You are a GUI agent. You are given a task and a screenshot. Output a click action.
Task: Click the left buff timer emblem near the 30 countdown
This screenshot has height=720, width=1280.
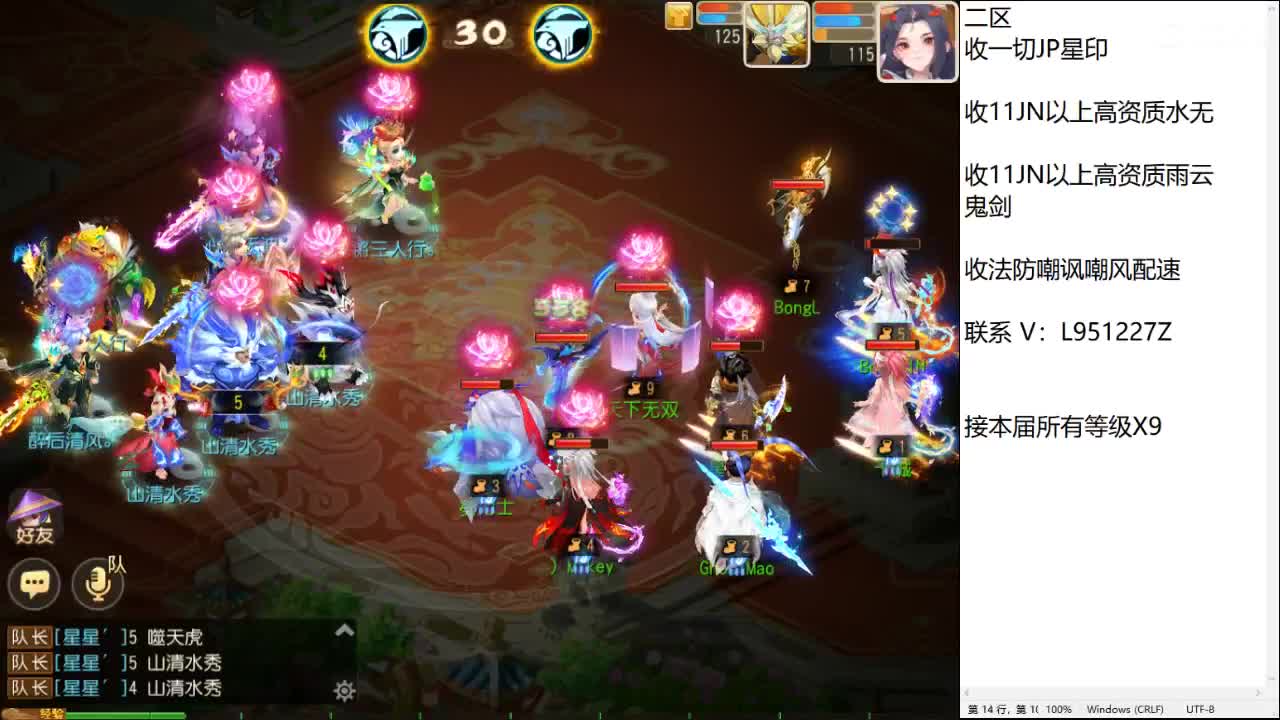(x=397, y=33)
